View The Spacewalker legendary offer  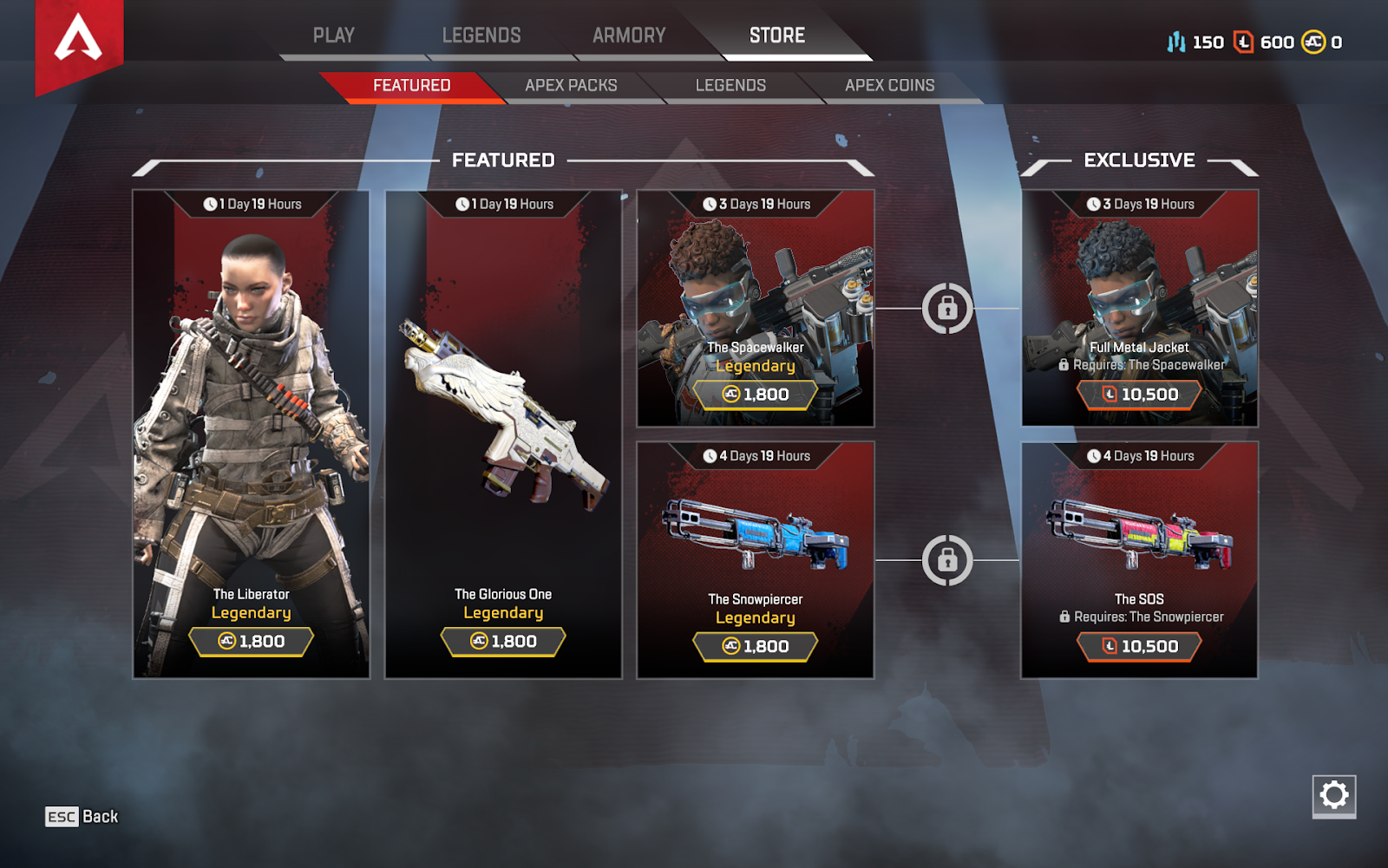[756, 308]
